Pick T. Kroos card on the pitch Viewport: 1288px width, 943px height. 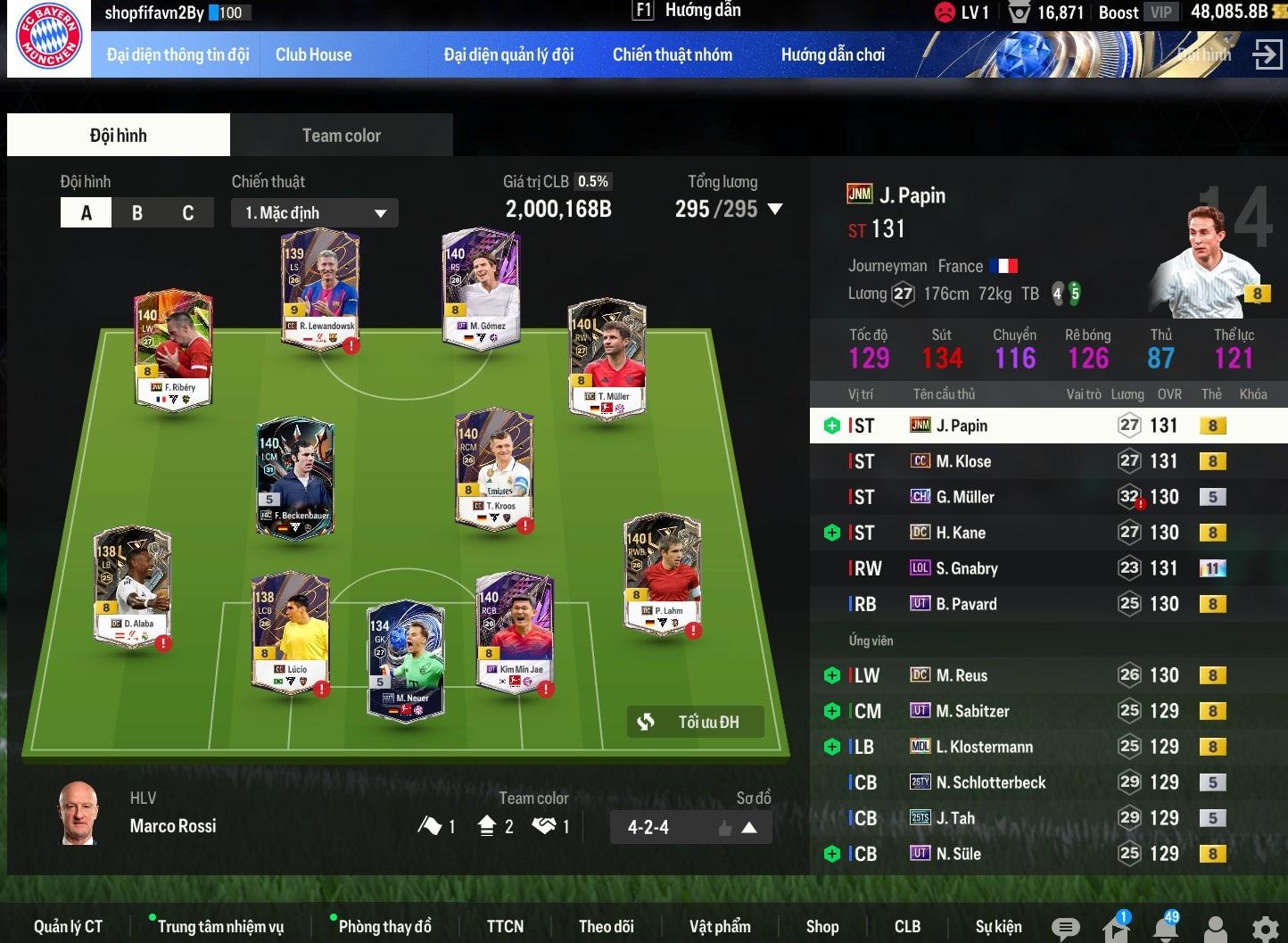(x=495, y=468)
